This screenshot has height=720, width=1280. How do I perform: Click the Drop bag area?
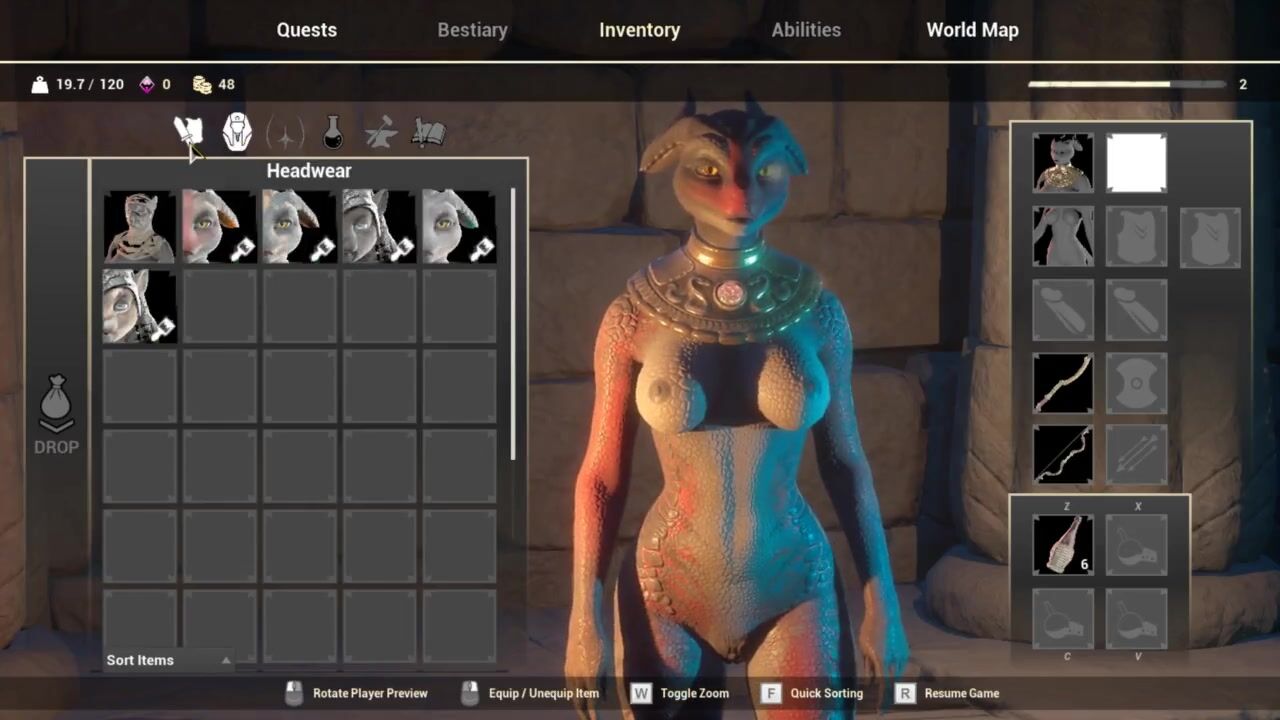56,415
